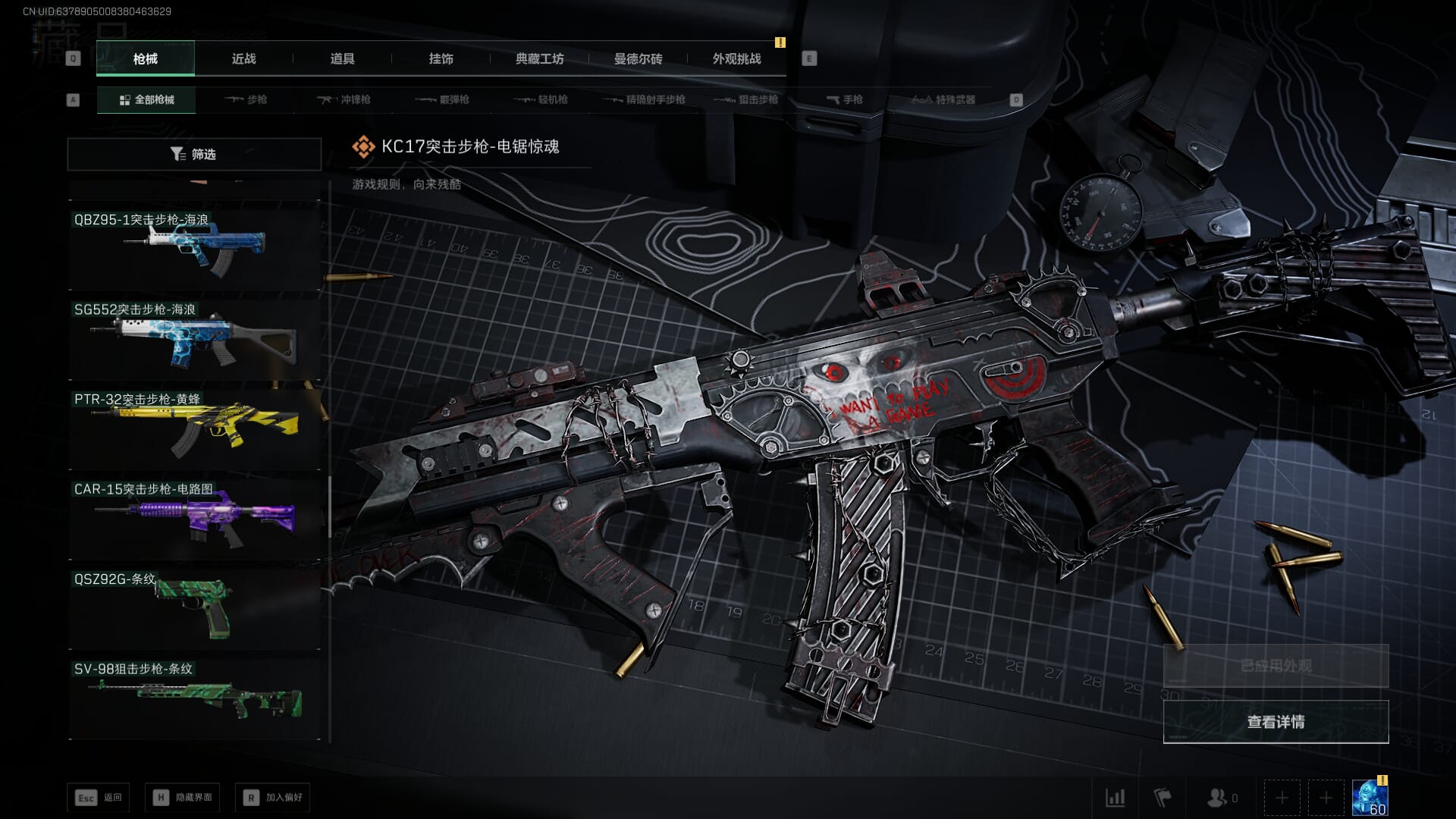Viewport: 1456px width, 819px height.
Task: Switch to the 曼德尔砖 tab
Action: [638, 58]
